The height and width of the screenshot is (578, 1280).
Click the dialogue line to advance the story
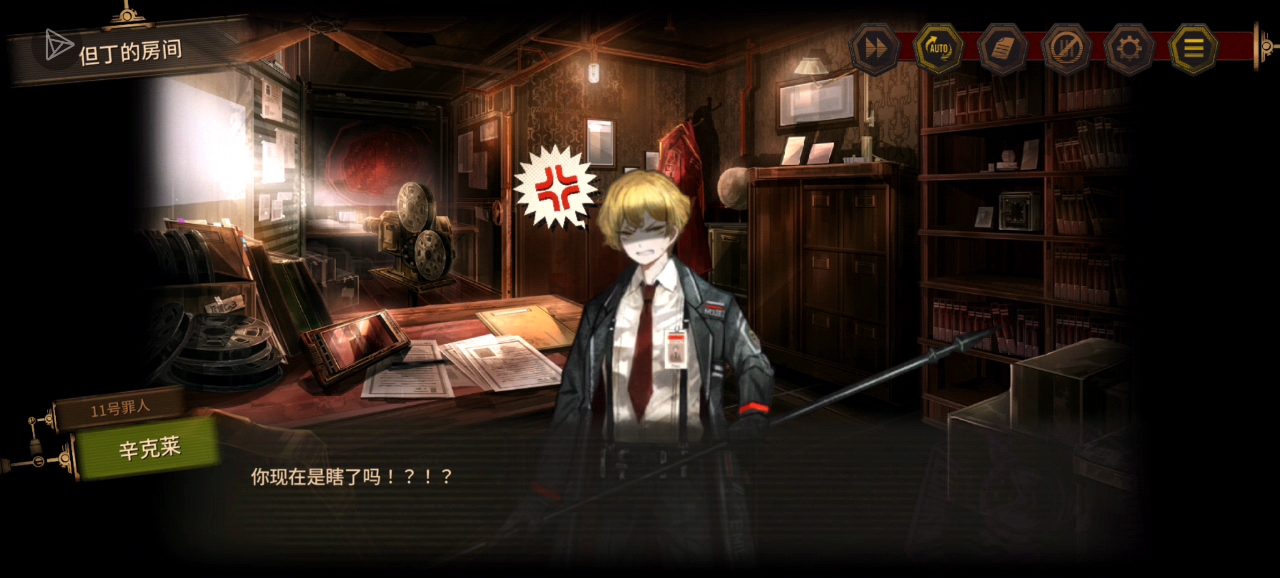click(351, 477)
